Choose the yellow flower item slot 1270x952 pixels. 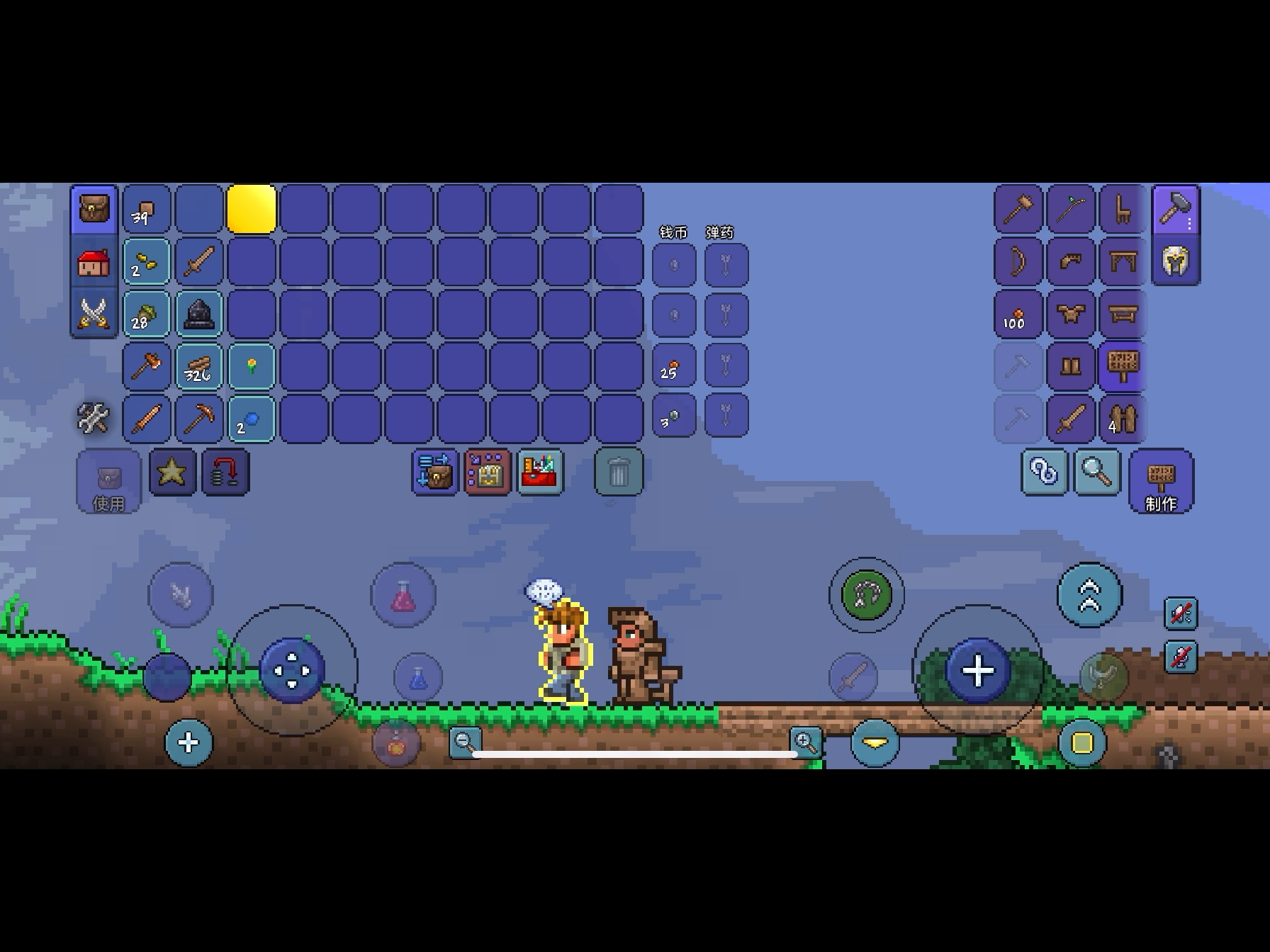click(x=251, y=367)
